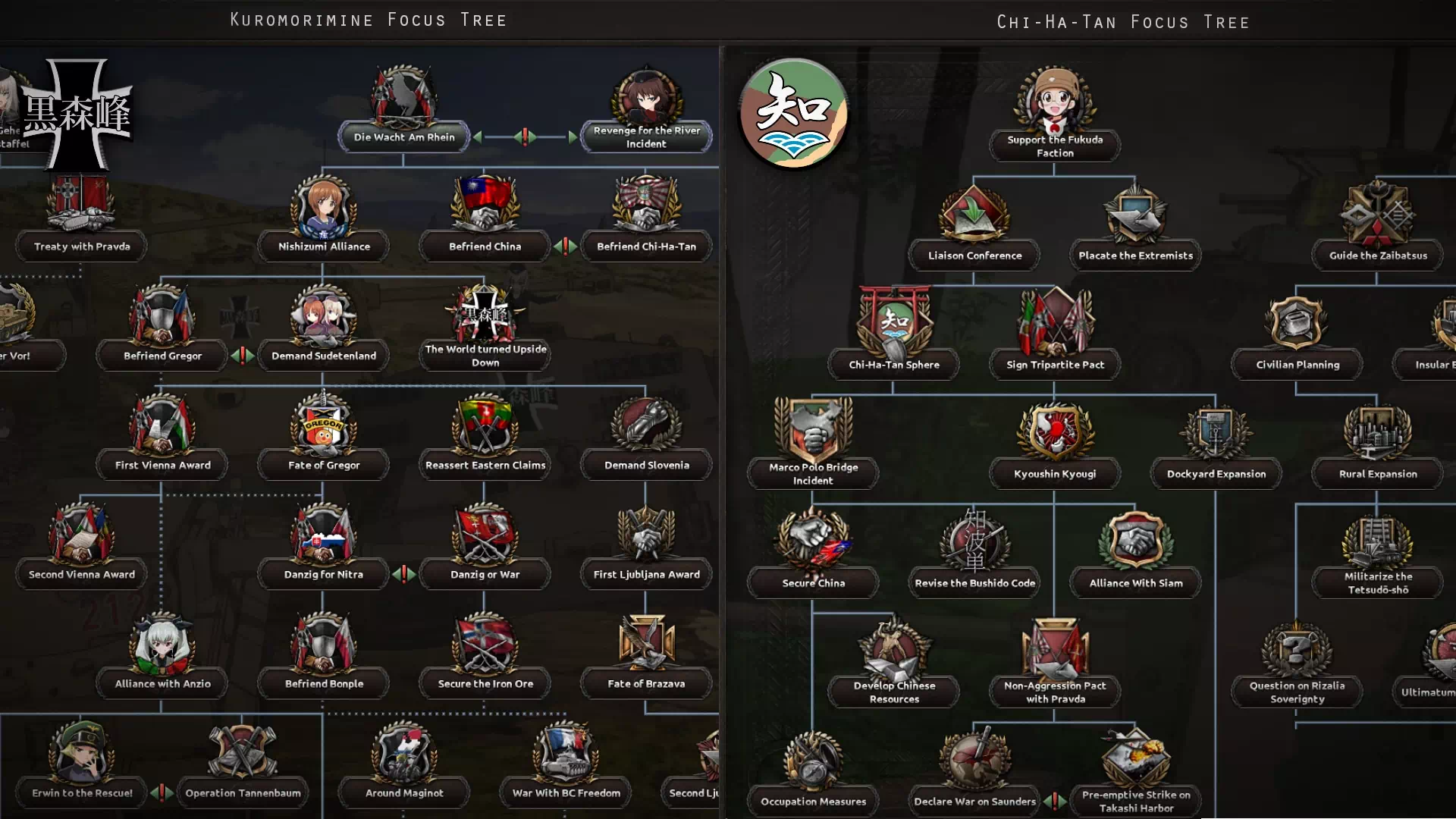Select the Befriend China focus

(x=485, y=246)
